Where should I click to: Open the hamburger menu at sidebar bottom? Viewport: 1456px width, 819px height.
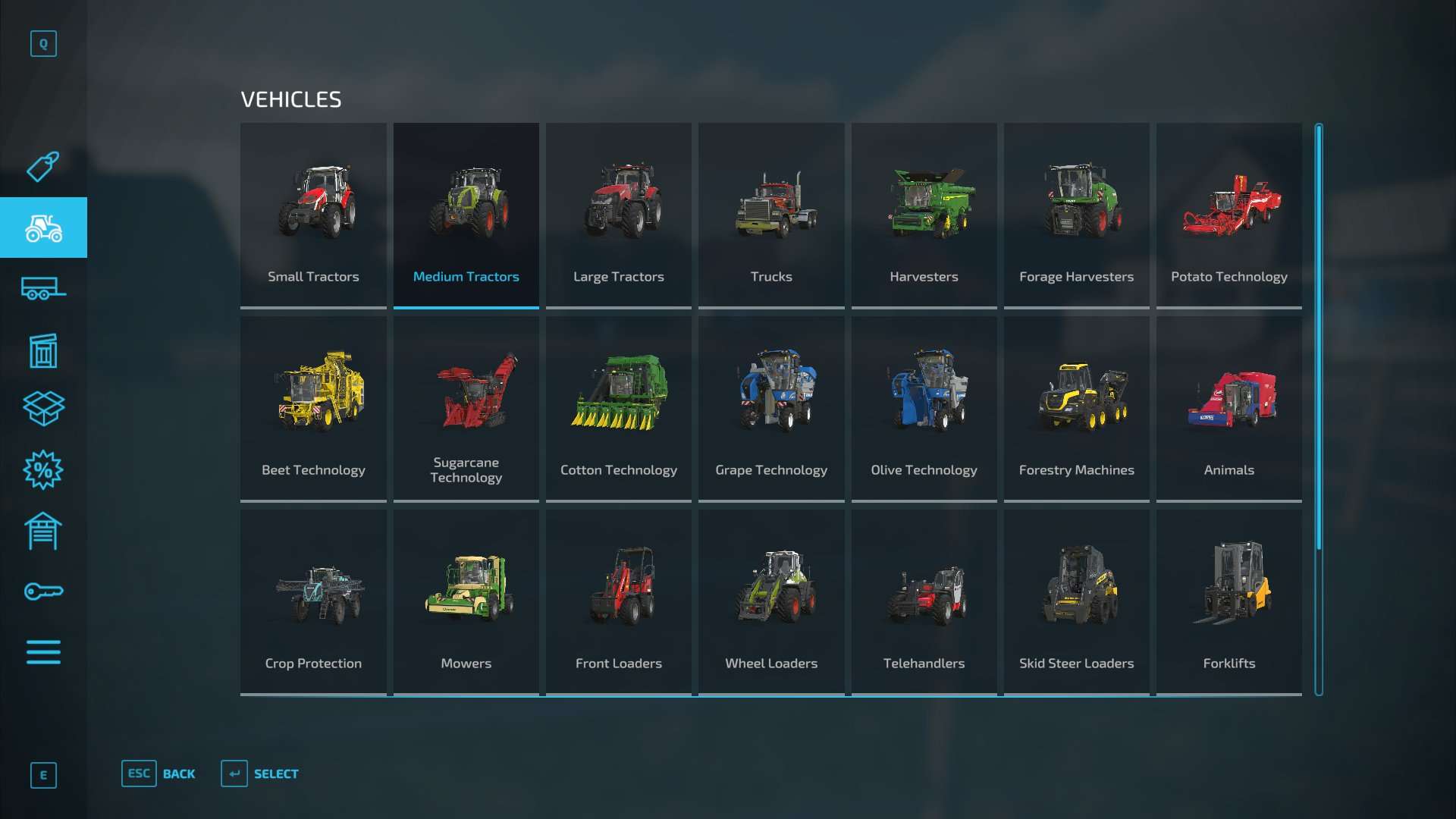(x=43, y=652)
